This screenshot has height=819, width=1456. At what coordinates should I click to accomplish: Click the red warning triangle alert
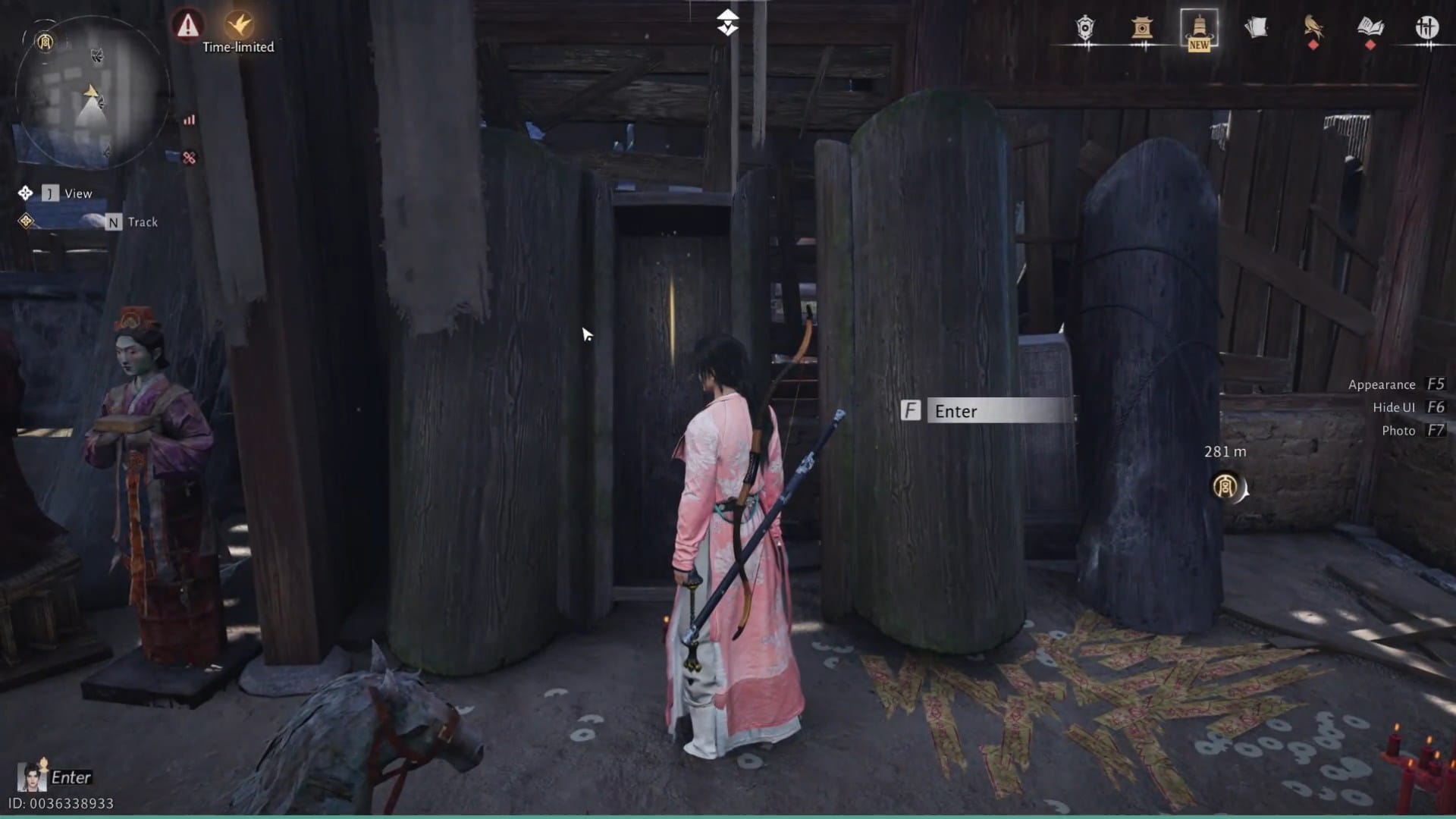click(x=188, y=27)
